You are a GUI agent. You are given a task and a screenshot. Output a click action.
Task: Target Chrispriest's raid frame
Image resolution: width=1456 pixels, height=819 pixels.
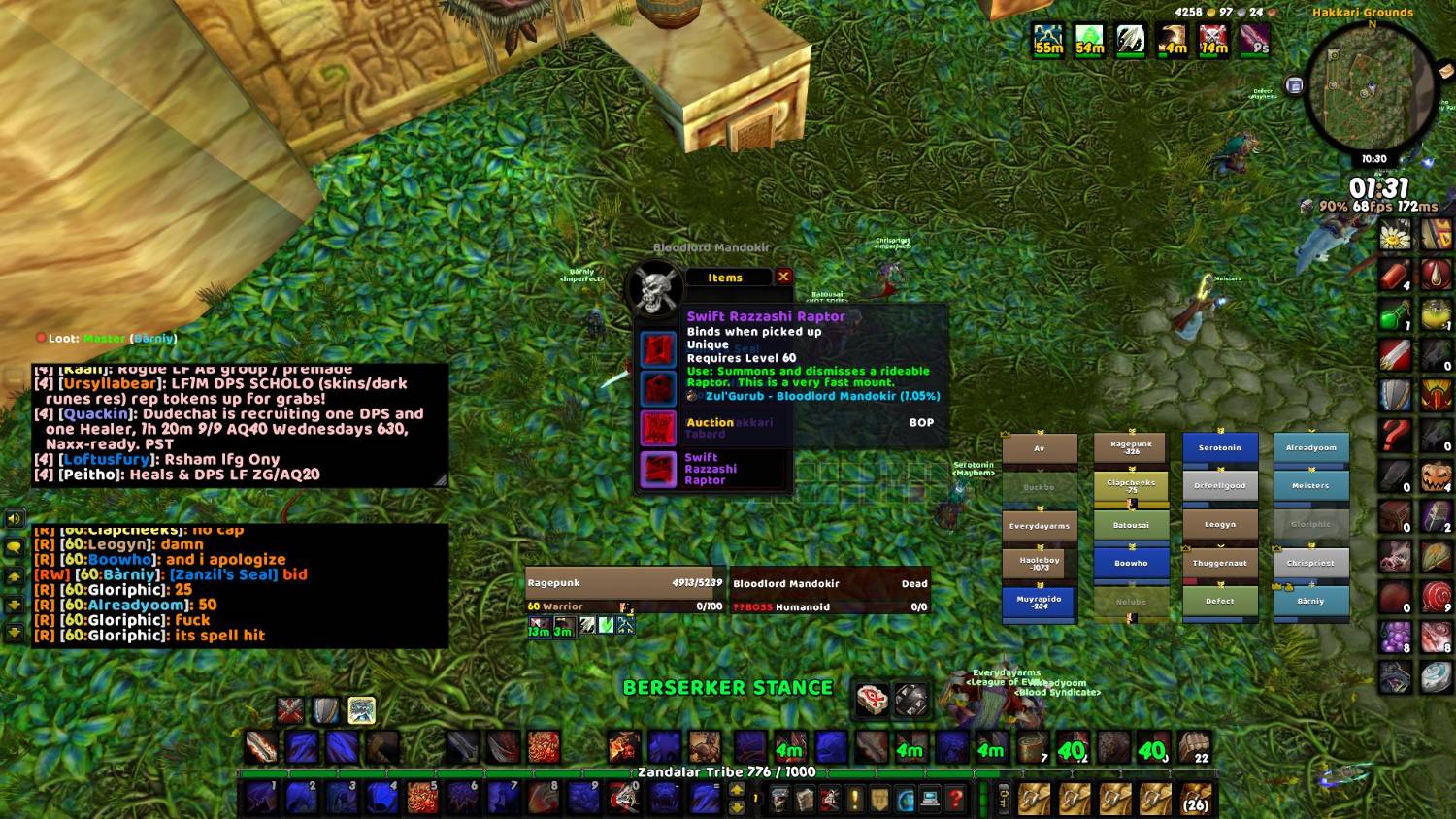tap(1310, 563)
